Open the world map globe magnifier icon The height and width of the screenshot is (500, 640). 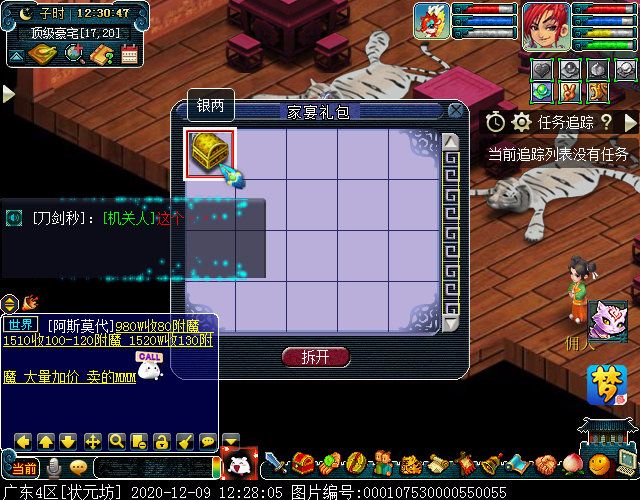(x=74, y=55)
